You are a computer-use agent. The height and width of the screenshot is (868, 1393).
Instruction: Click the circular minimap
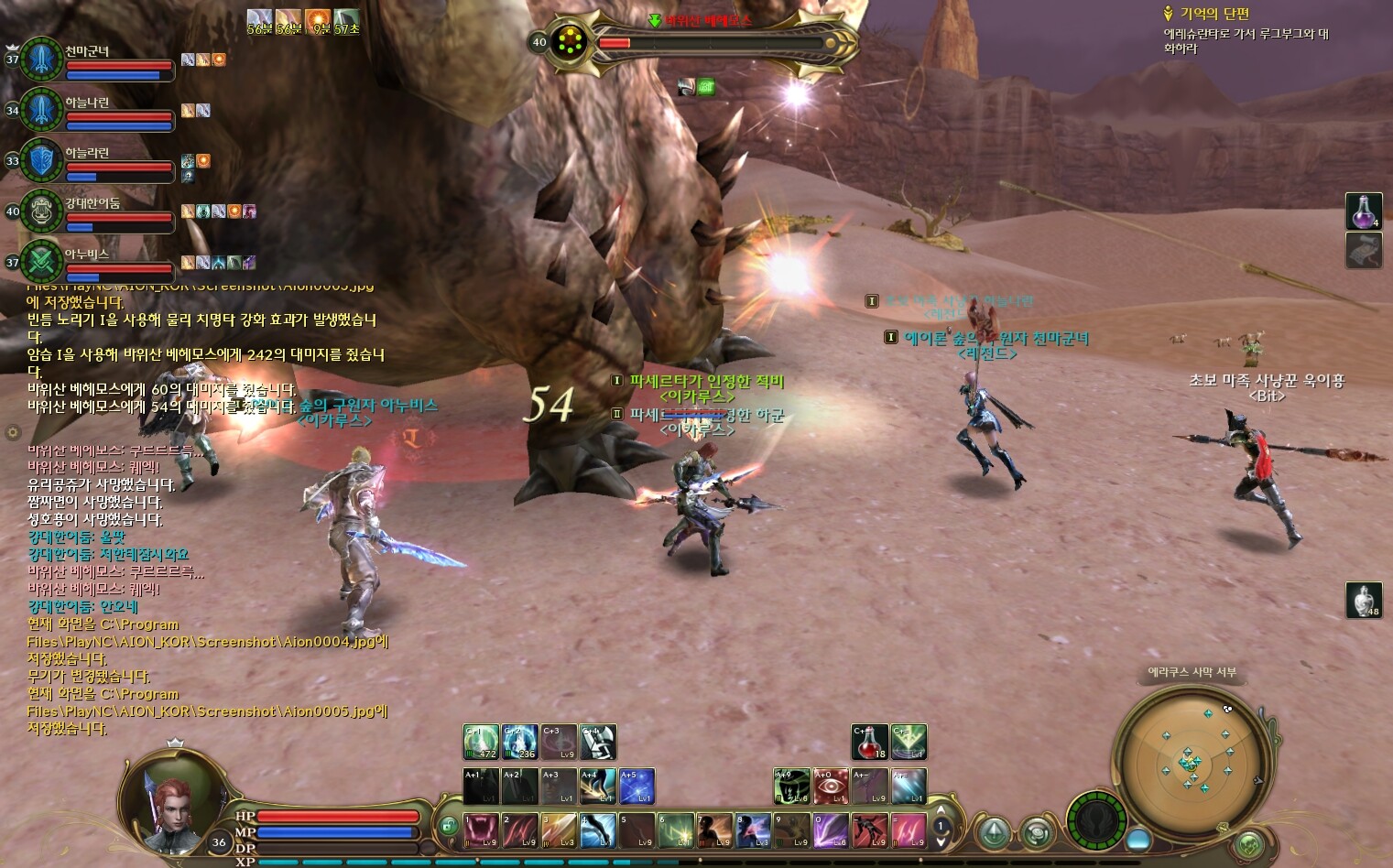[1191, 760]
